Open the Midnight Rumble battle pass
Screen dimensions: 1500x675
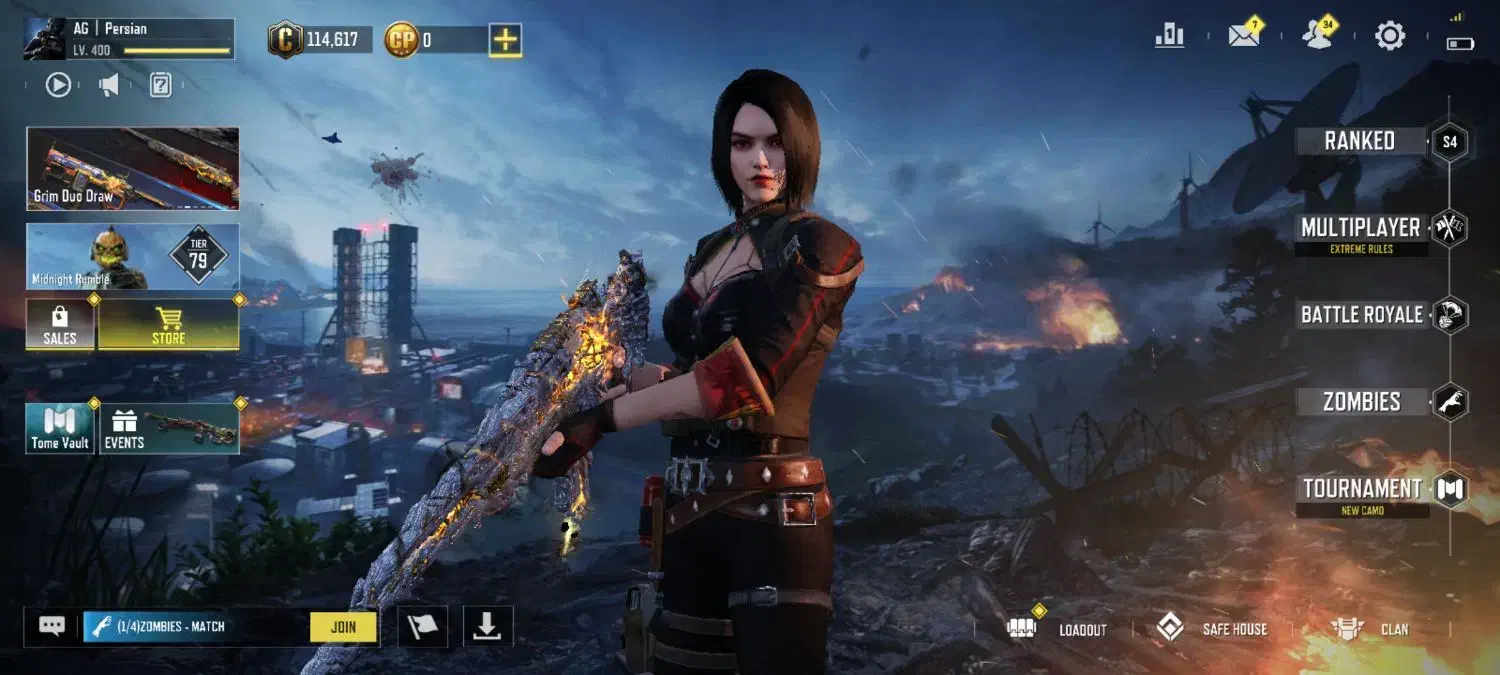tap(133, 257)
